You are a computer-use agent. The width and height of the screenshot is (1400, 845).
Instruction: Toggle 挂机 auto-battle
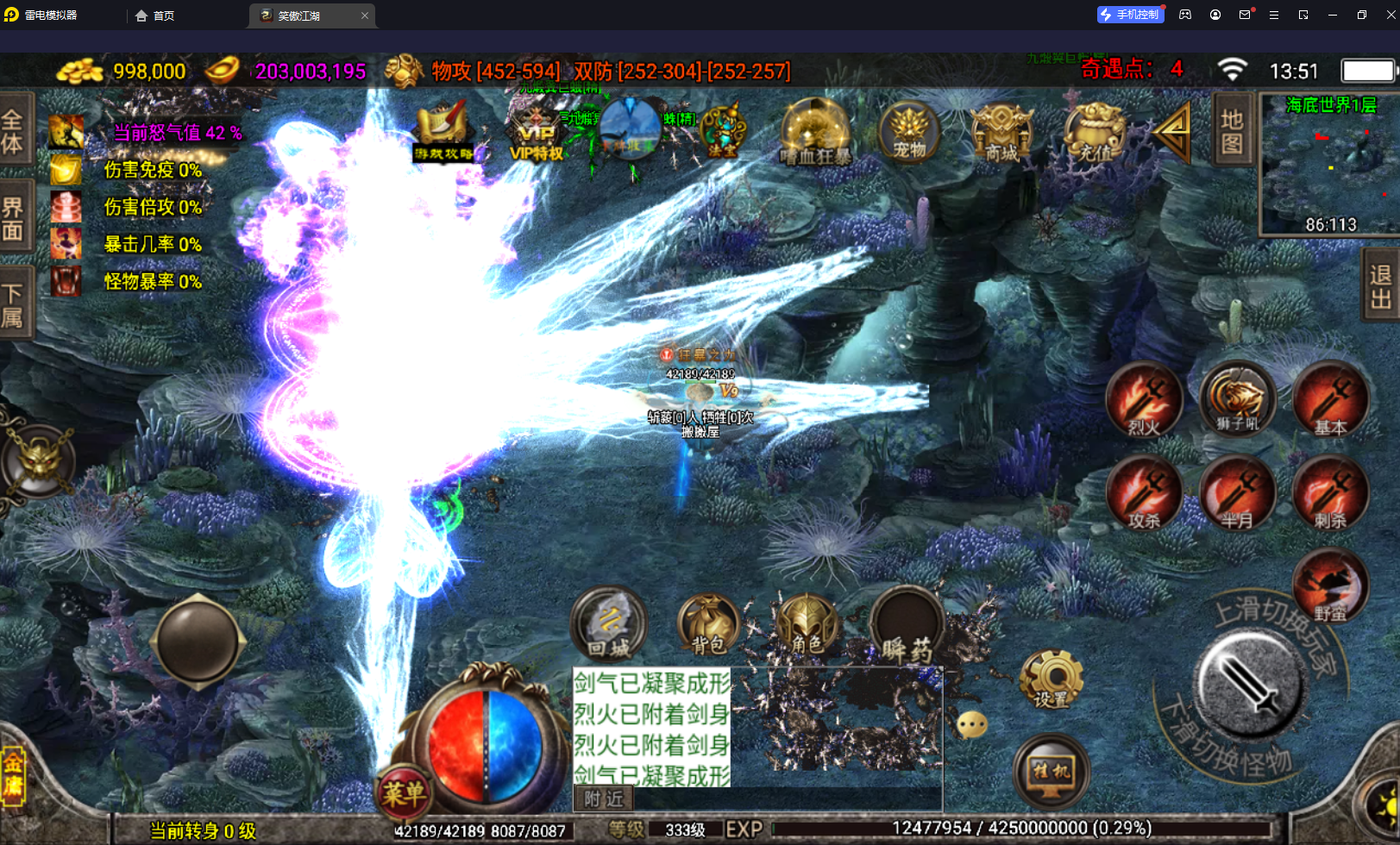click(x=1052, y=770)
